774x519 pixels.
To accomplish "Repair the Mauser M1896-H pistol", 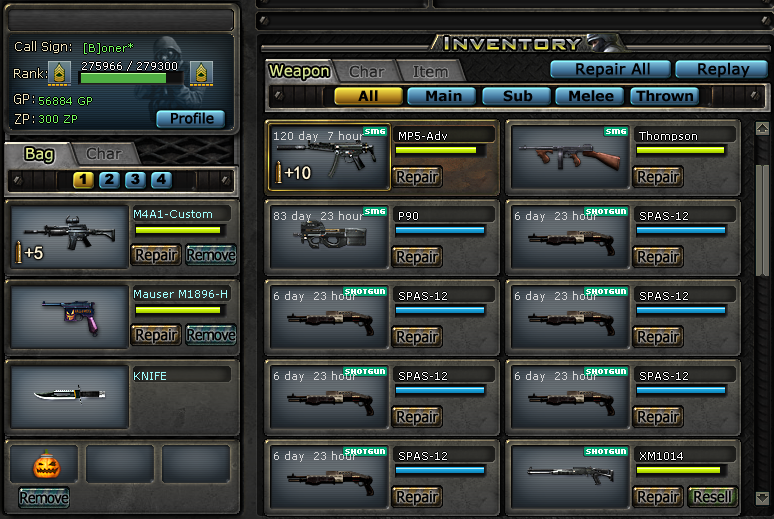I will pos(156,335).
